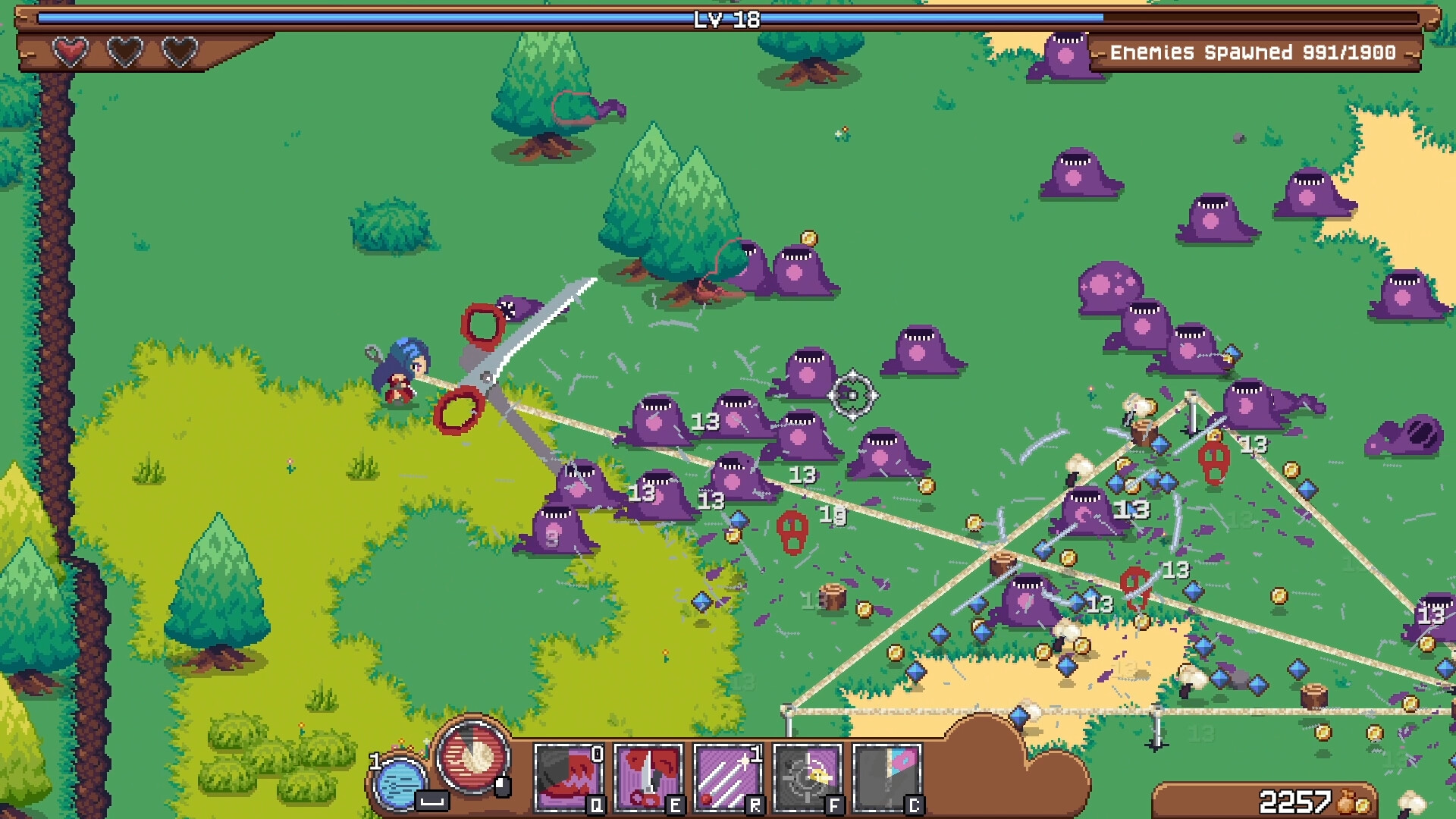Click the purple slime icon on the enemy counter

tap(1069, 53)
